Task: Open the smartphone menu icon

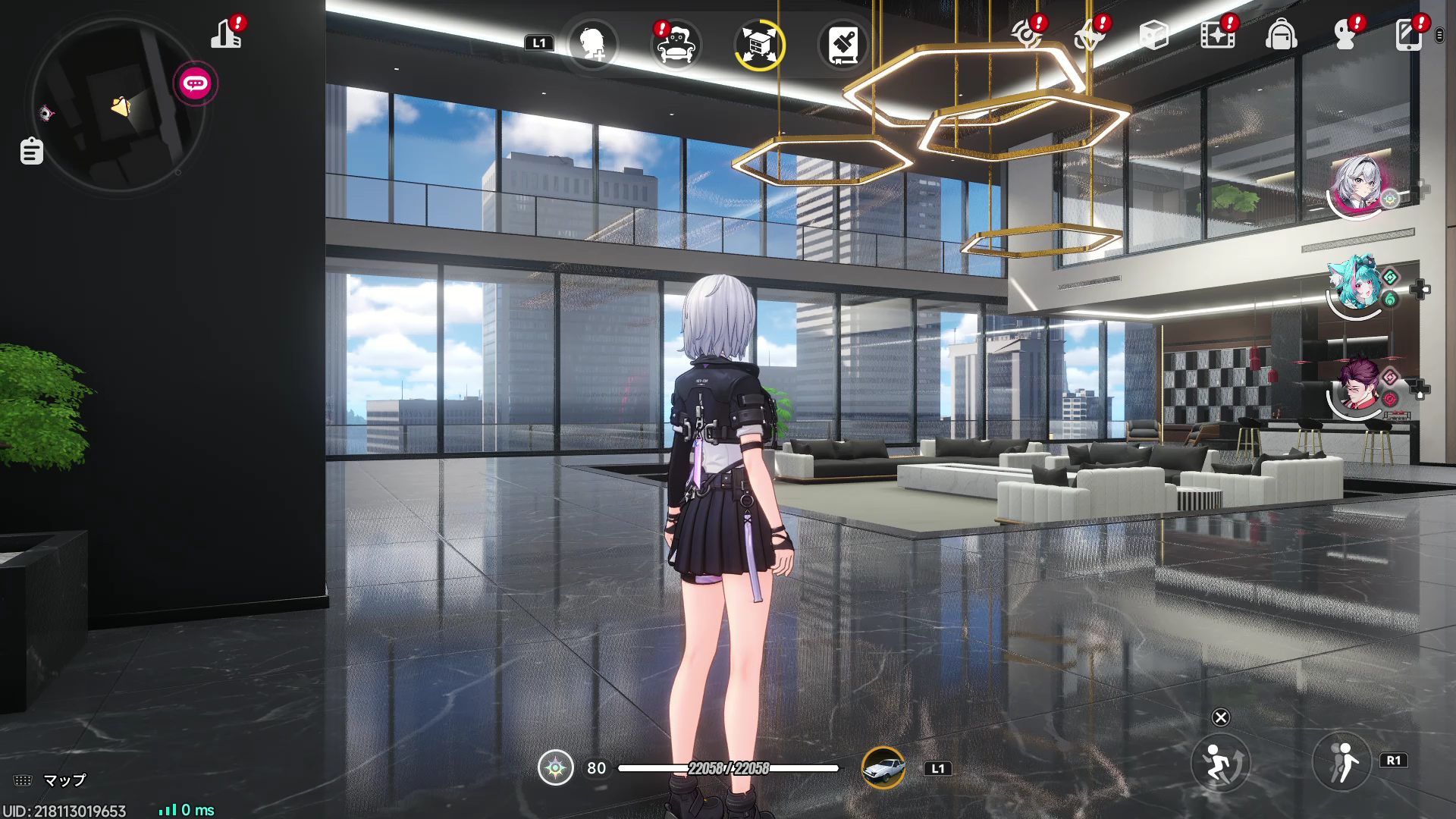Action: click(1409, 35)
